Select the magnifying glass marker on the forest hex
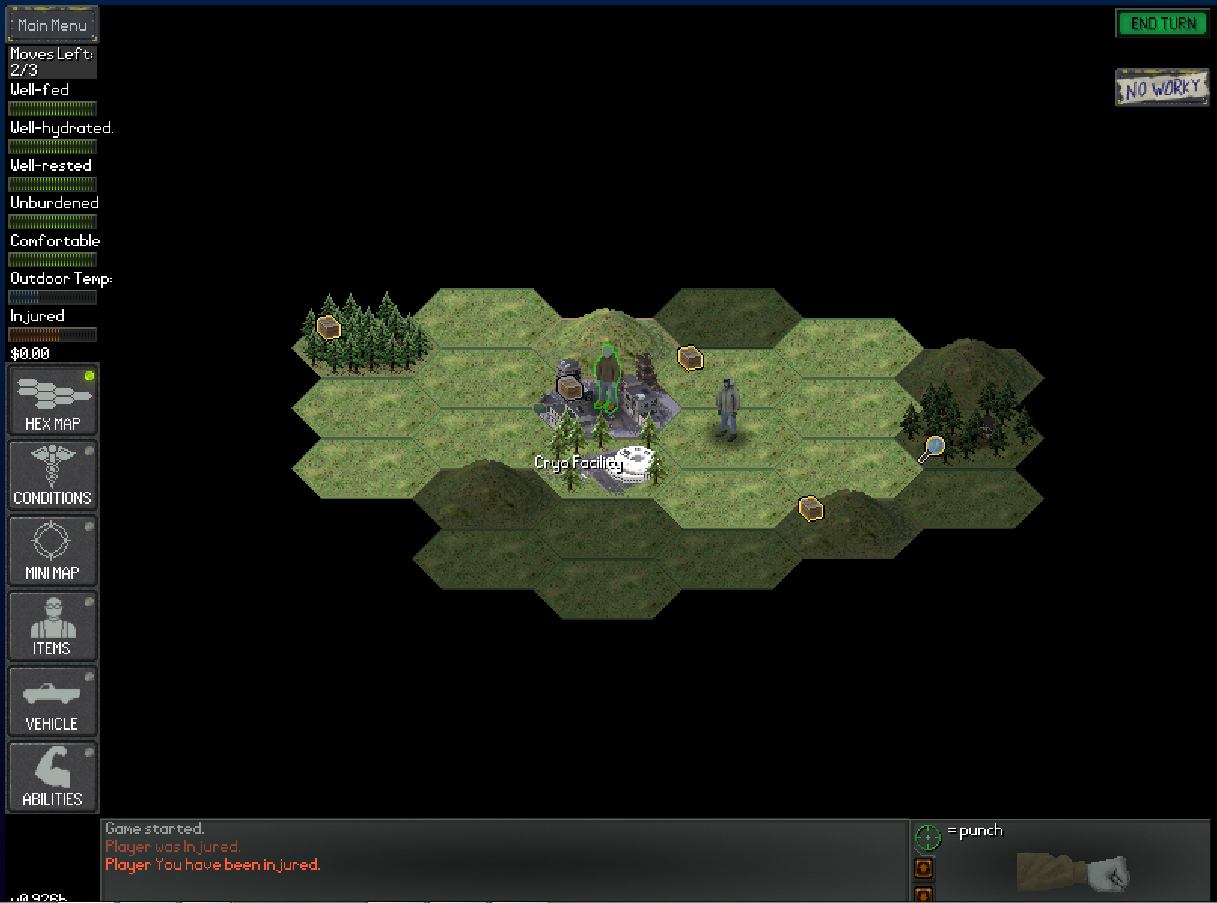Screen dimensions: 1217x903 (932, 449)
